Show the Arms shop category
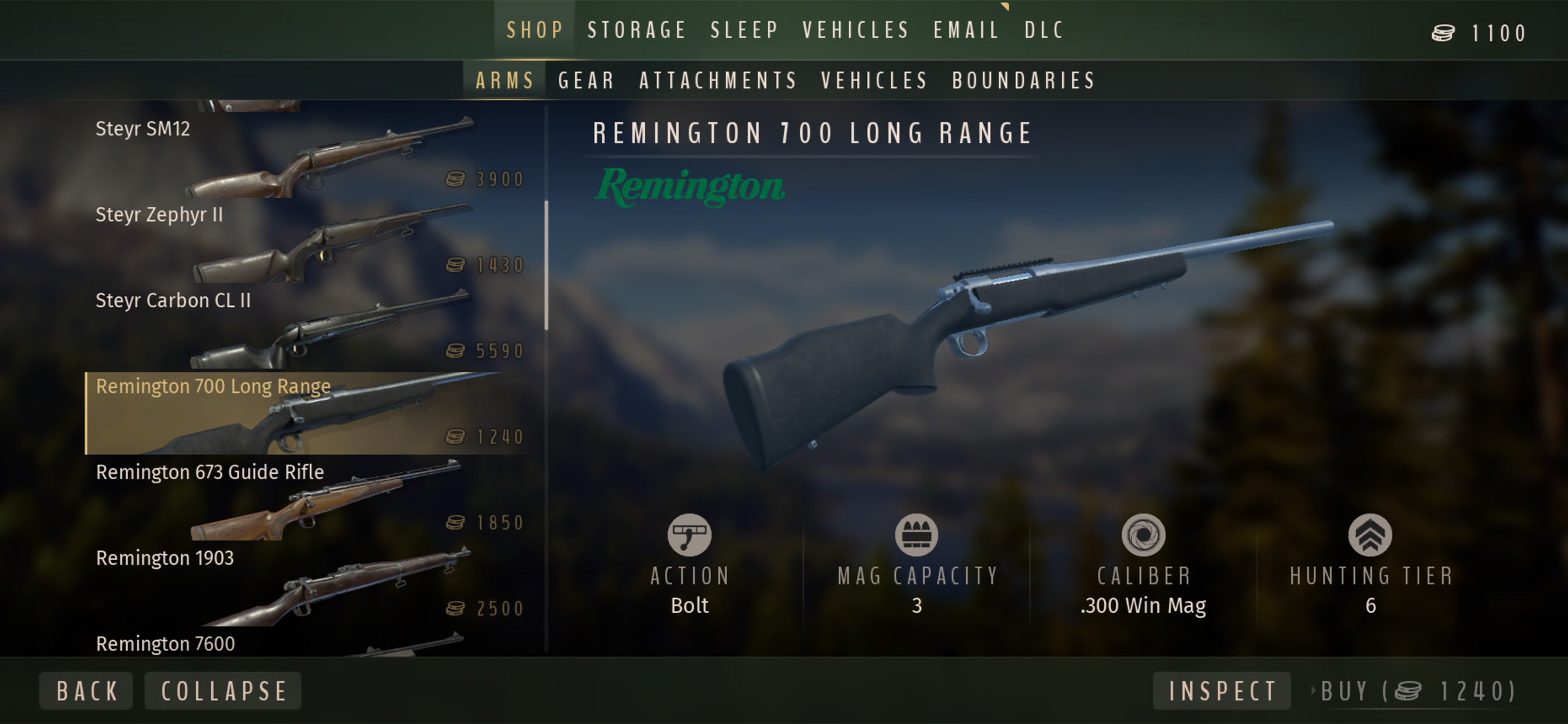This screenshot has height=724, width=1568. (x=505, y=81)
